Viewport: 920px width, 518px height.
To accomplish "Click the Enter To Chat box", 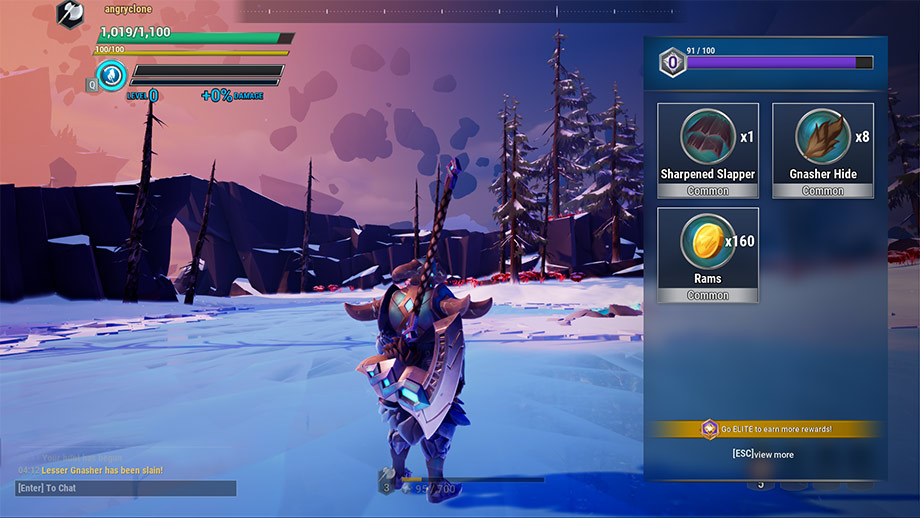I will pyautogui.click(x=126, y=488).
